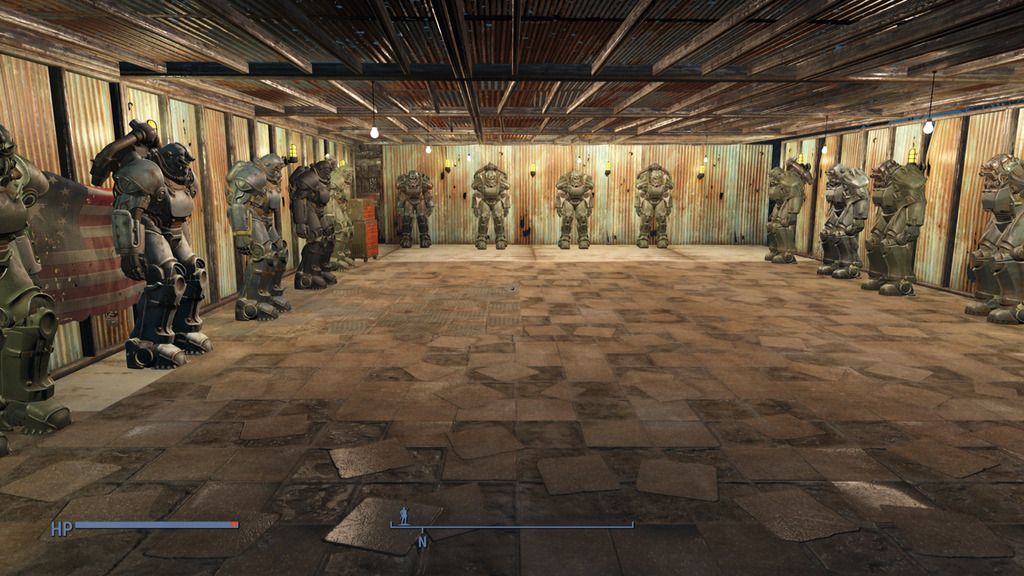The width and height of the screenshot is (1024, 576).
Task: Select the compass bar's north indicator
Action: [422, 541]
